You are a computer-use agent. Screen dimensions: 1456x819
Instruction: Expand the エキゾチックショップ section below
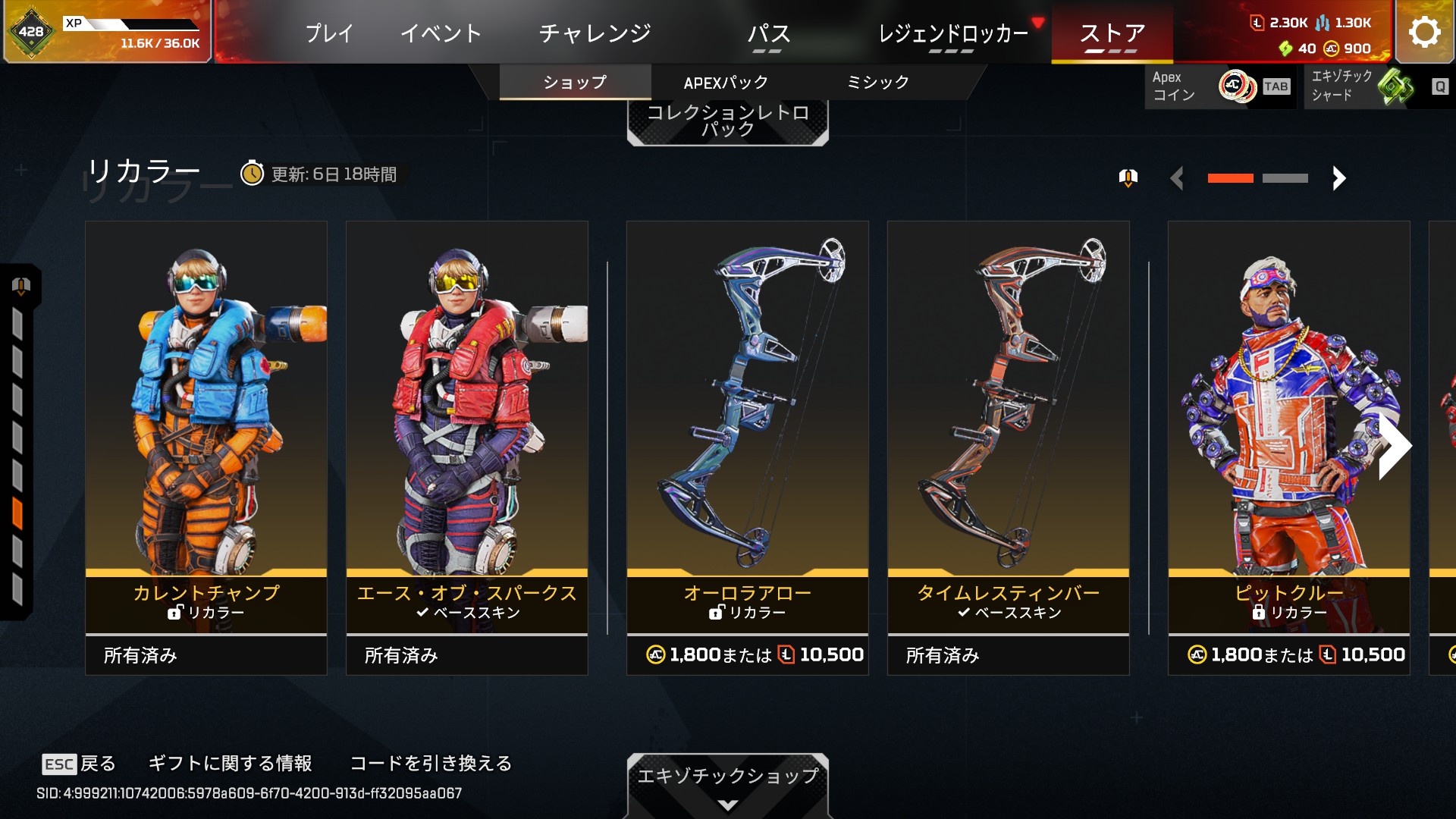click(x=727, y=785)
